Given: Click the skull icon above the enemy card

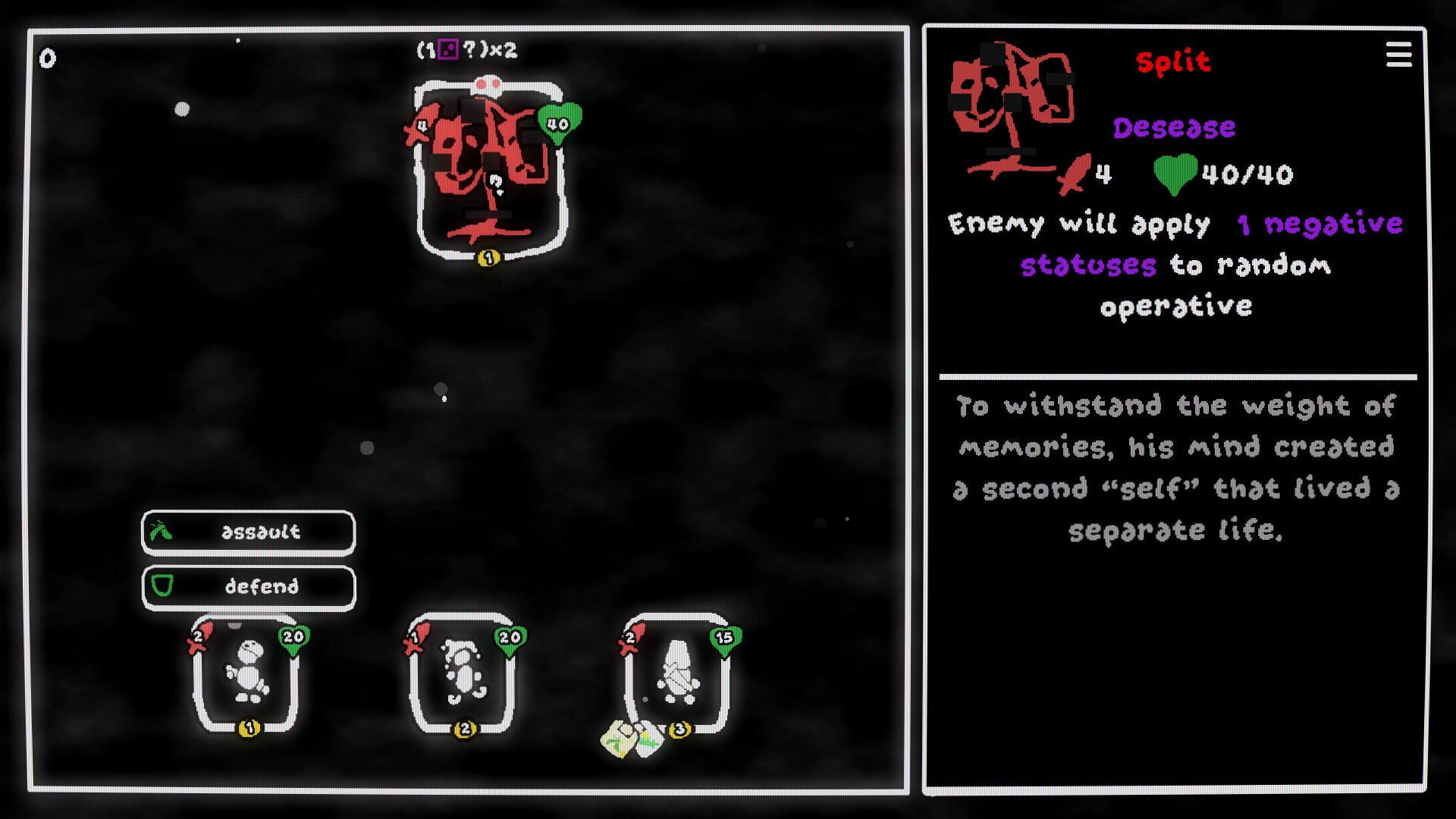Looking at the screenshot, I should (x=488, y=83).
